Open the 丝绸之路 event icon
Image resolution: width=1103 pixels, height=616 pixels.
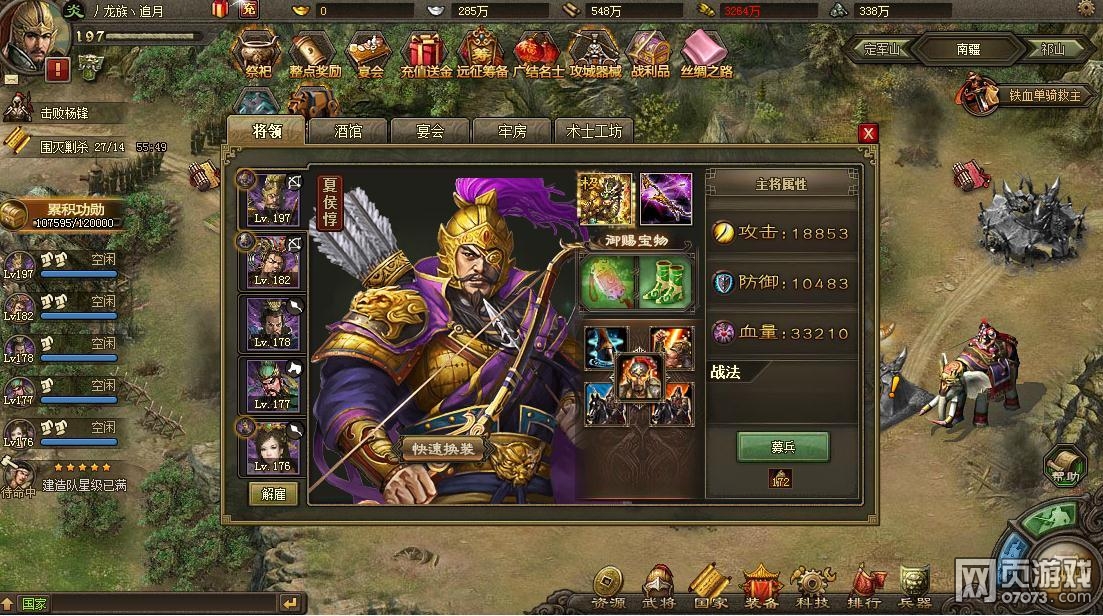click(x=706, y=55)
